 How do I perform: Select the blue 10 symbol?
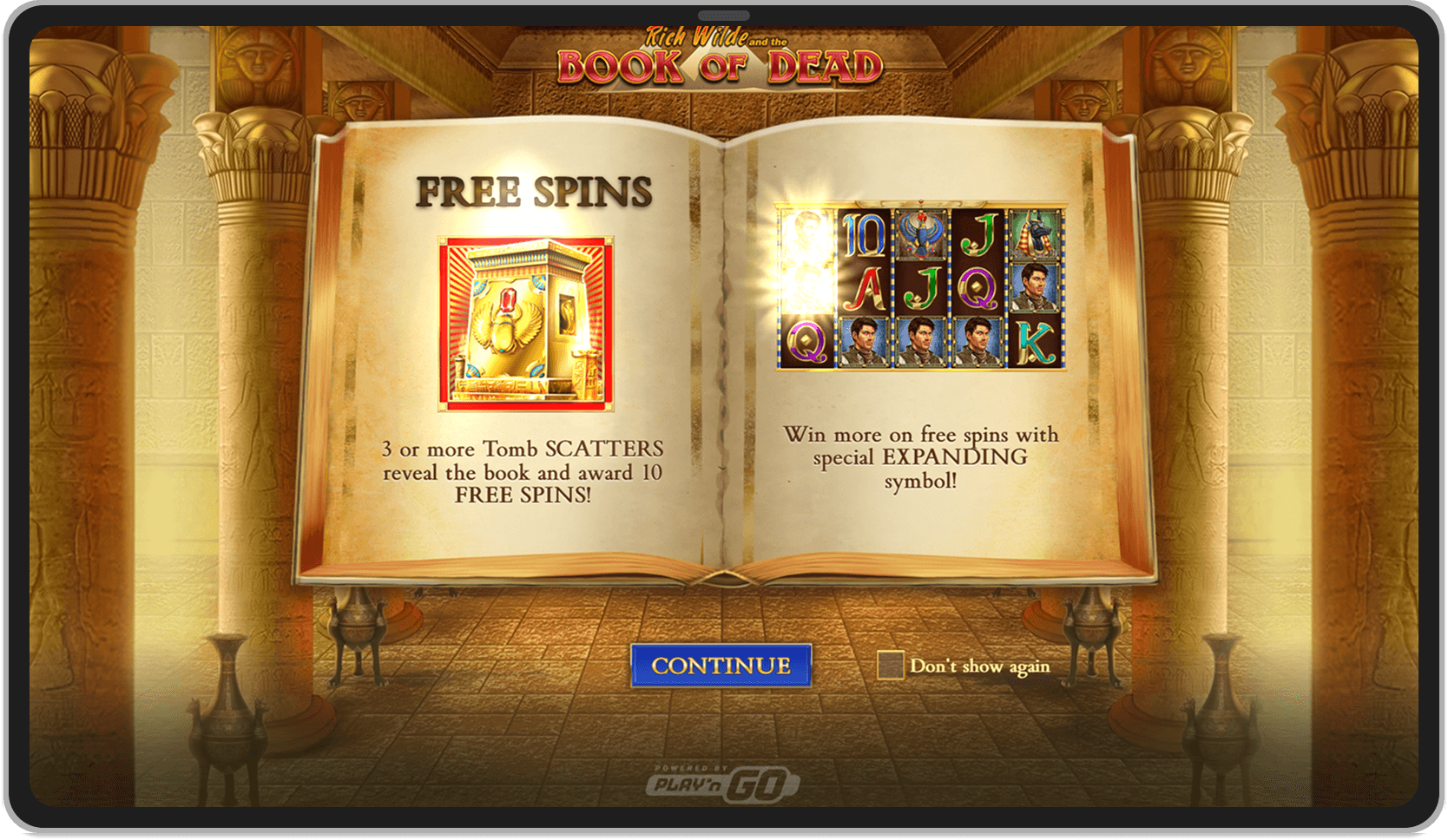(862, 233)
